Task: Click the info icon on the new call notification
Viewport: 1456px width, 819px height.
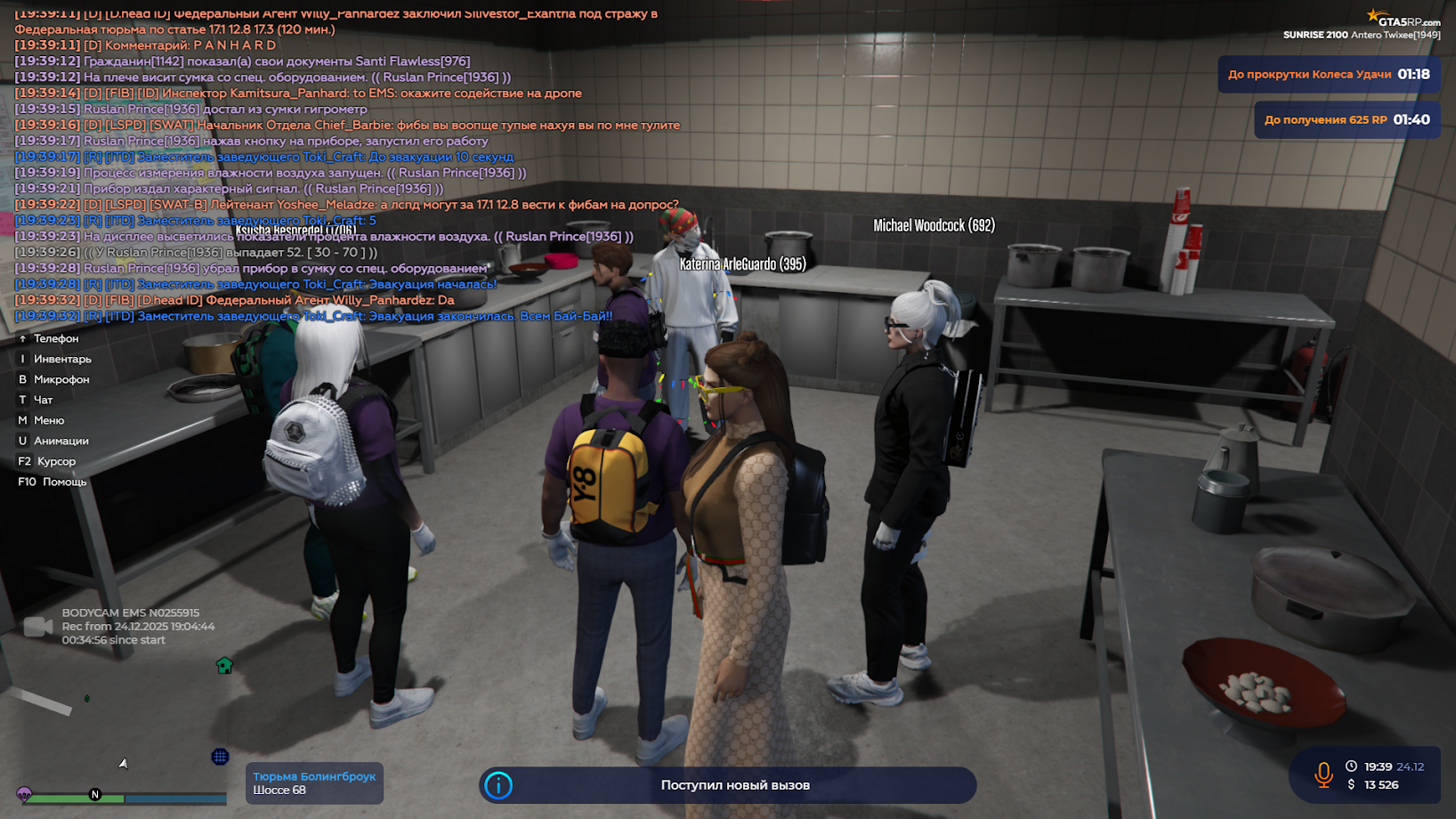Action: (x=497, y=785)
